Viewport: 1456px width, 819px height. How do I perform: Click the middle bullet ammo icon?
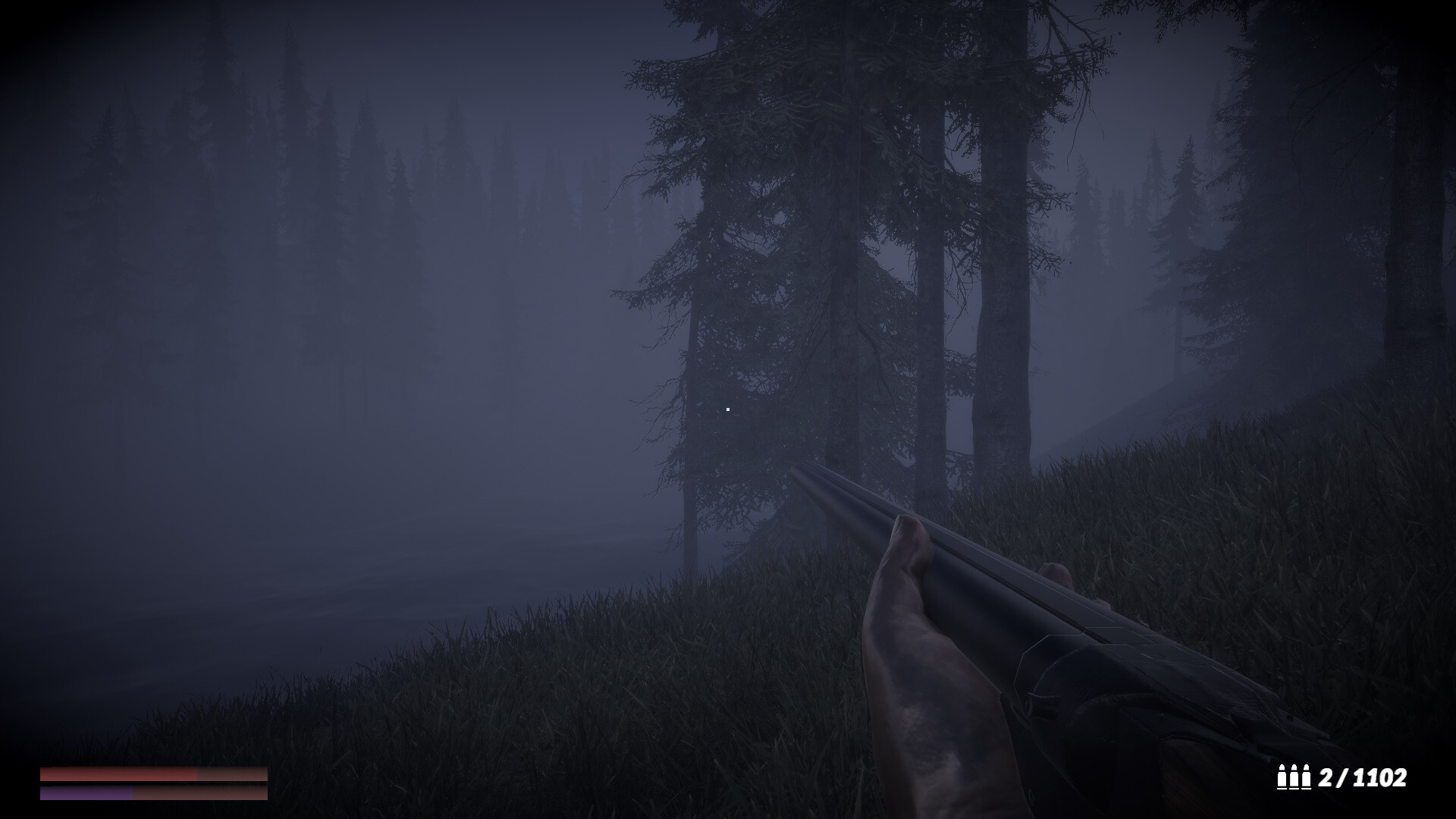point(1294,777)
